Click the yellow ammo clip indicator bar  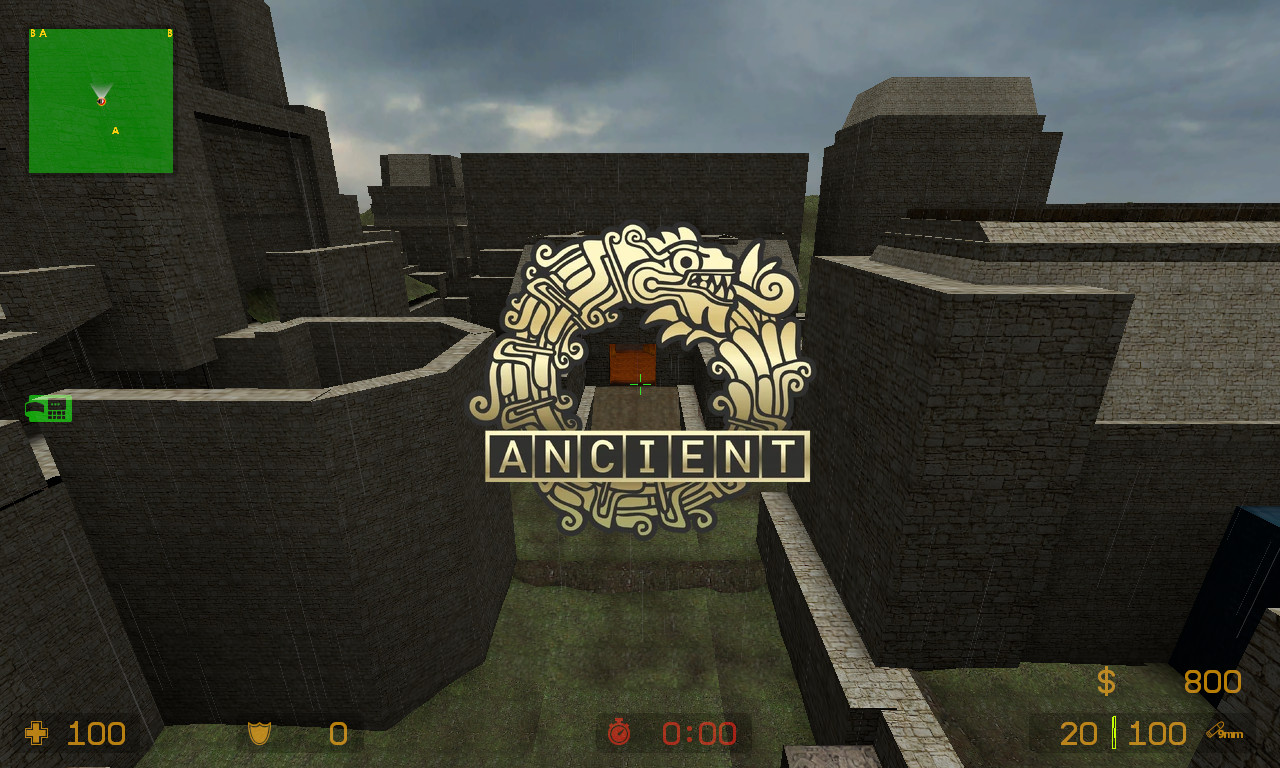[x=1113, y=733]
